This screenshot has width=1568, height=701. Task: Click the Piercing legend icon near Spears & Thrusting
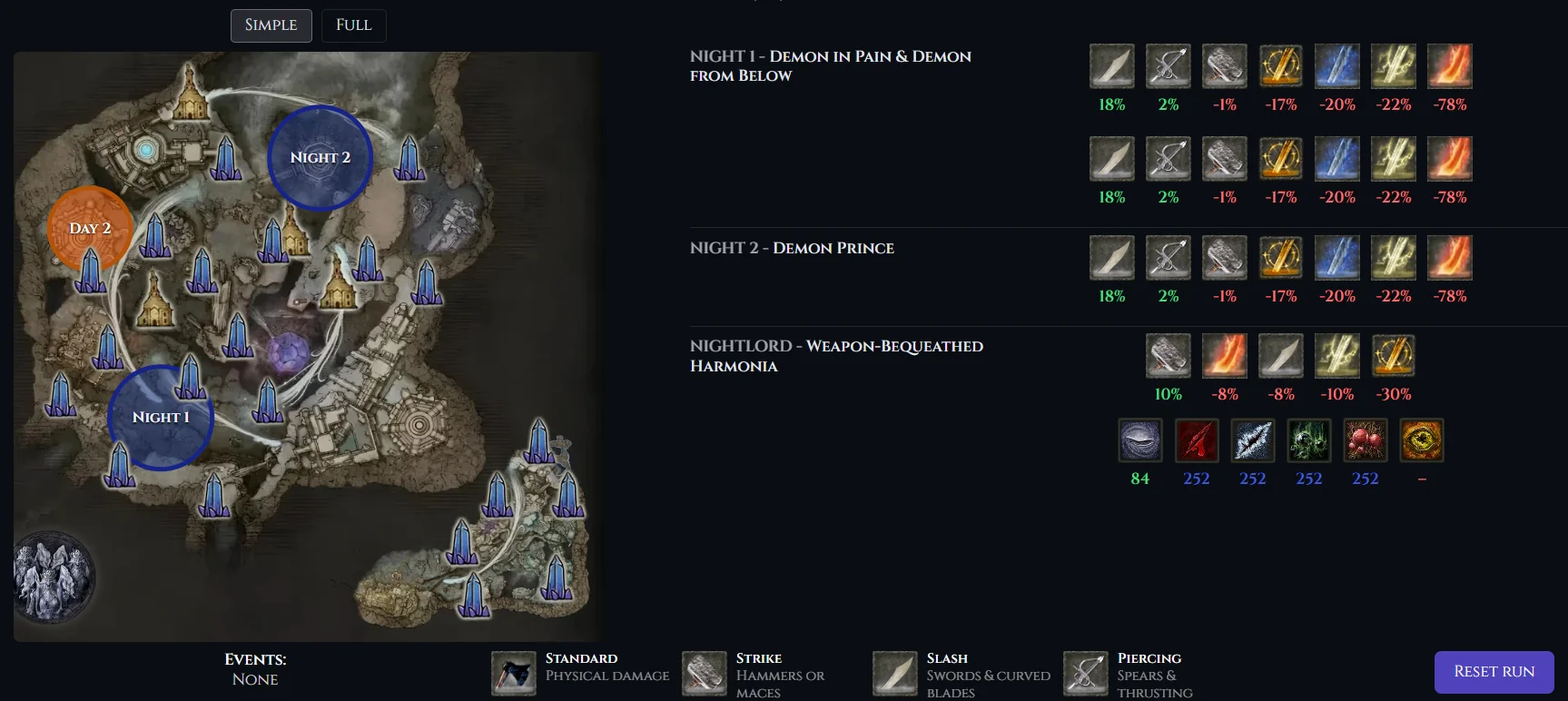coord(1085,672)
